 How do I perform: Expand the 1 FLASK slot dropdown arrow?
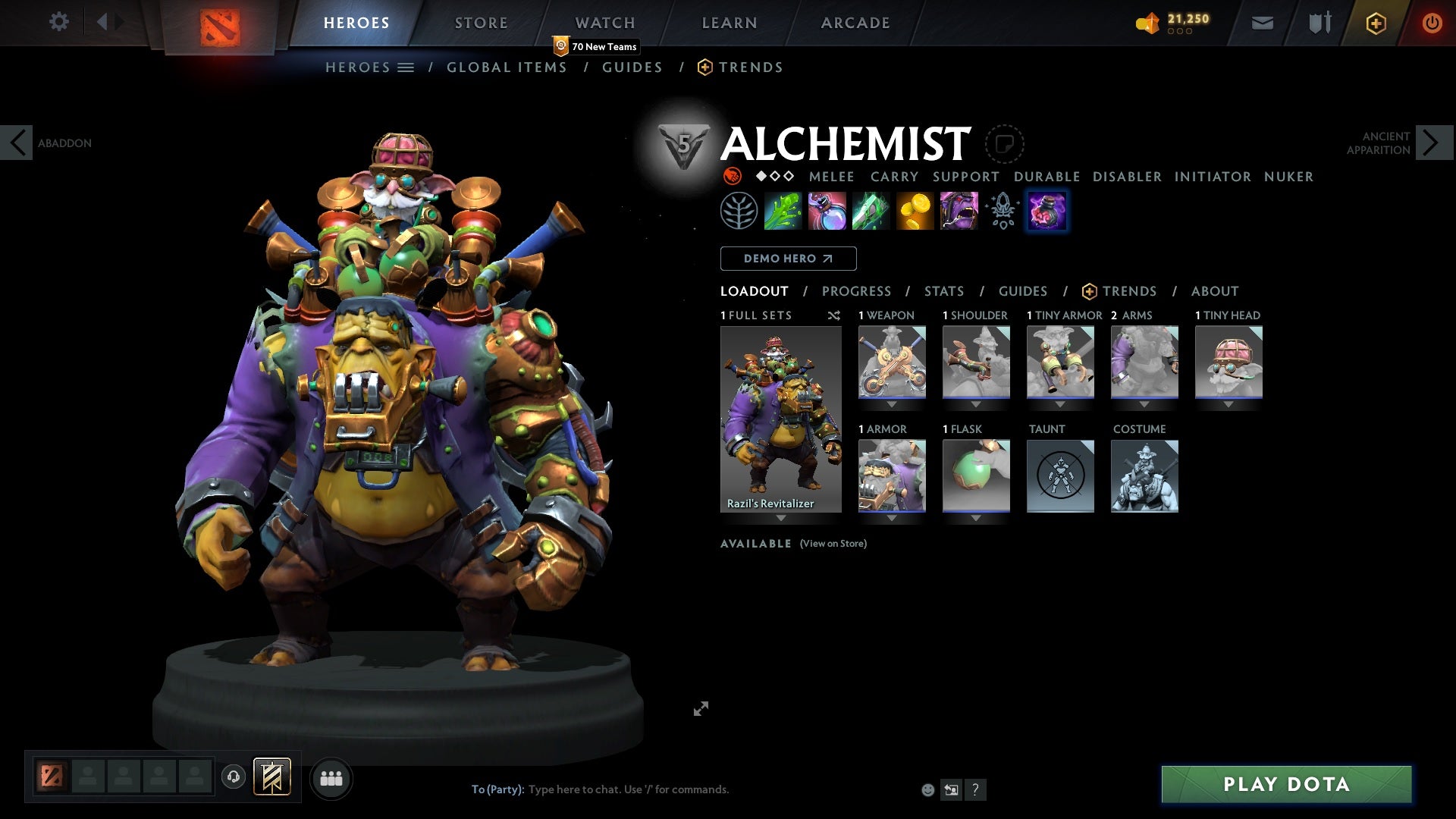(976, 518)
